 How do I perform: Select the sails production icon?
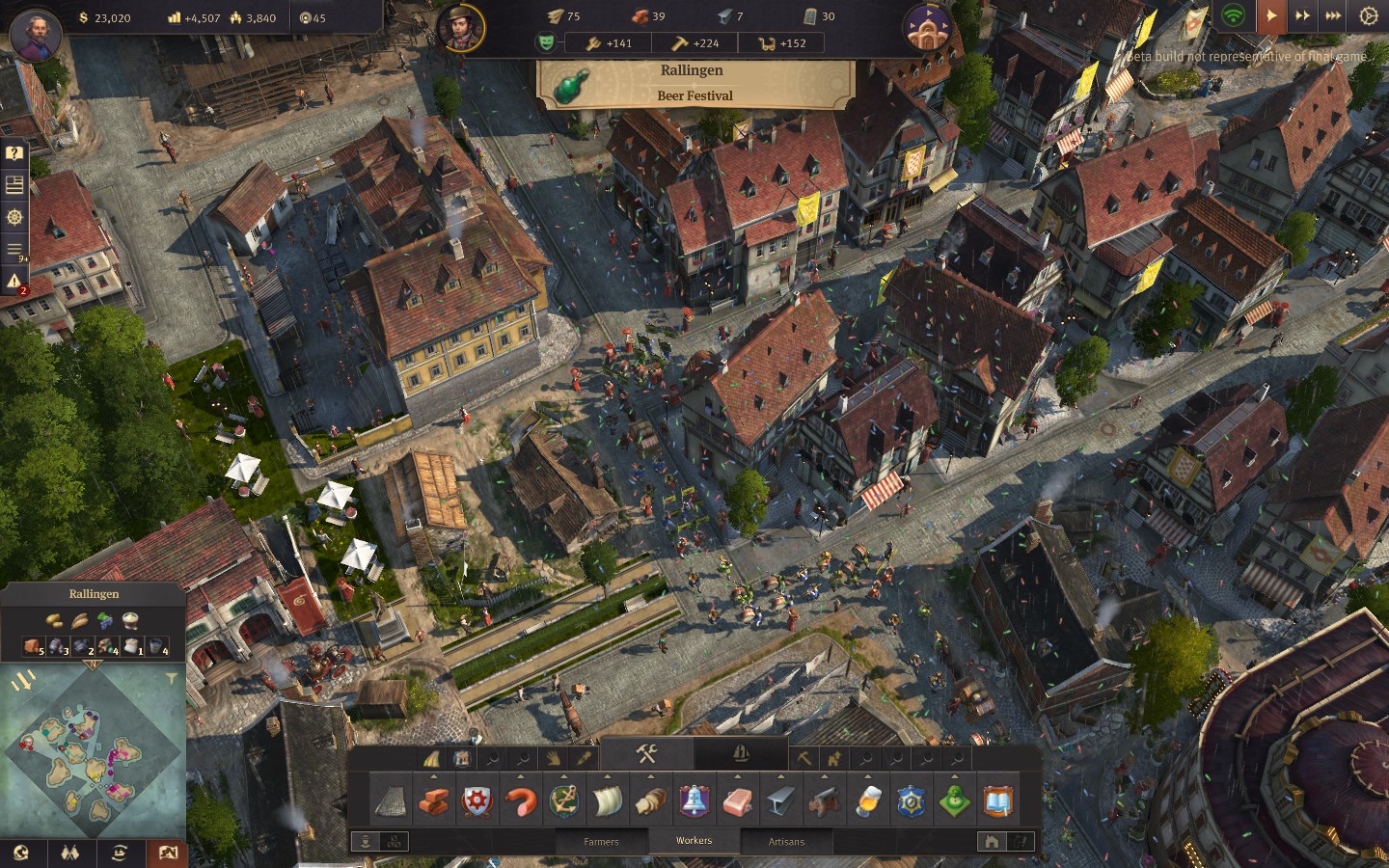pos(608,800)
